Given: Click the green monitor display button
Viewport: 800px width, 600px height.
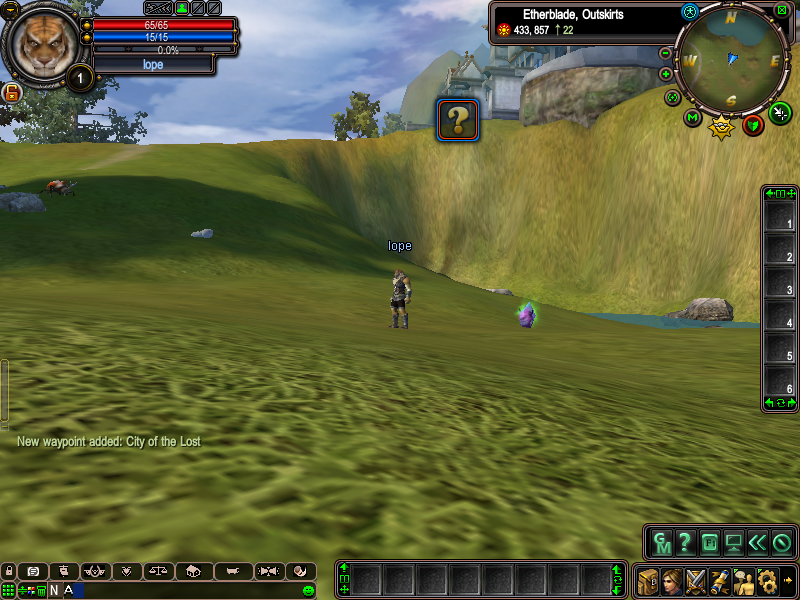Looking at the screenshot, I should (x=734, y=543).
